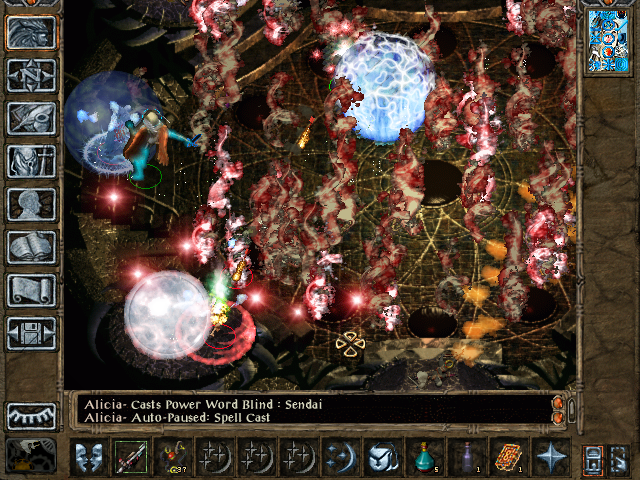Open the journal with the quill icon
This screenshot has height=480, width=640.
tap(31, 118)
